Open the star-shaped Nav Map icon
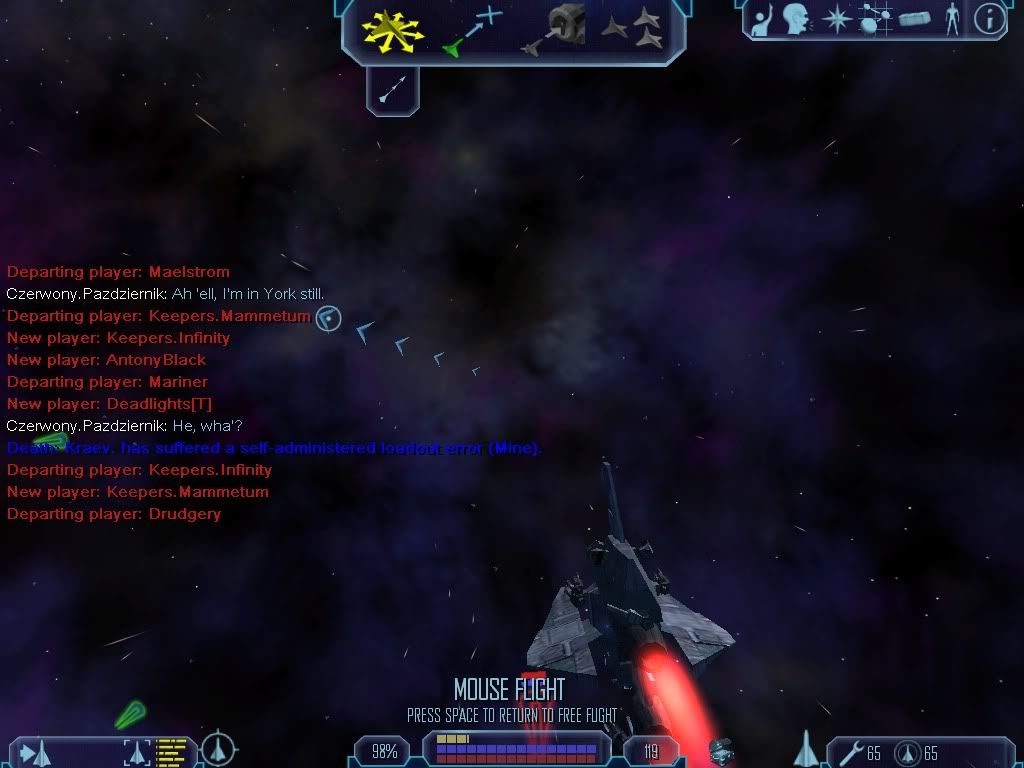The width and height of the screenshot is (1024, 768). pos(836,19)
